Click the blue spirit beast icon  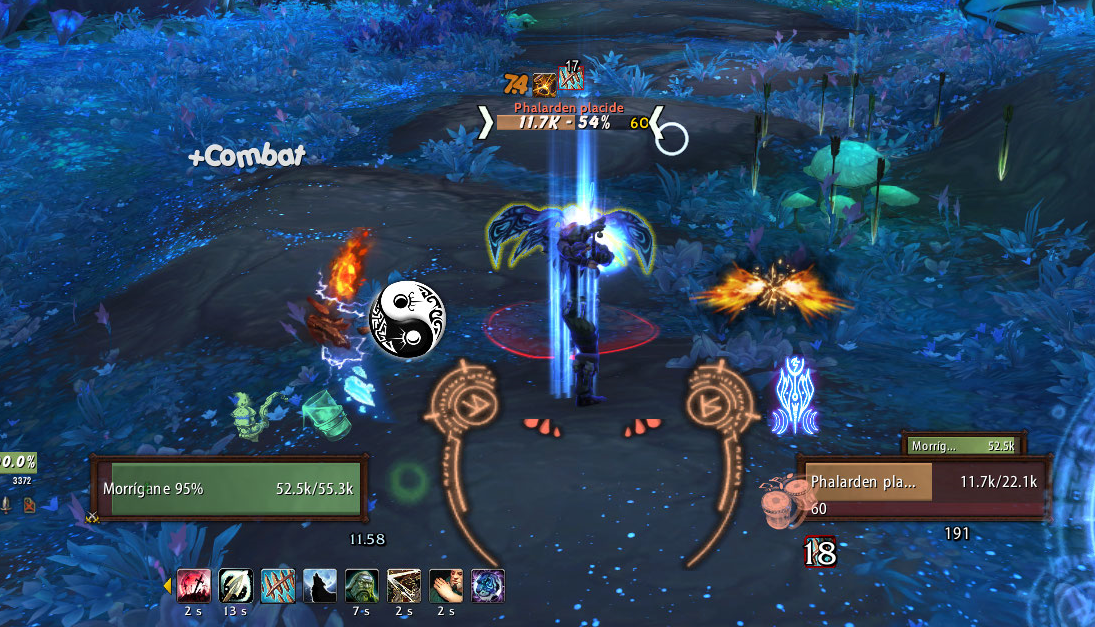point(487,585)
